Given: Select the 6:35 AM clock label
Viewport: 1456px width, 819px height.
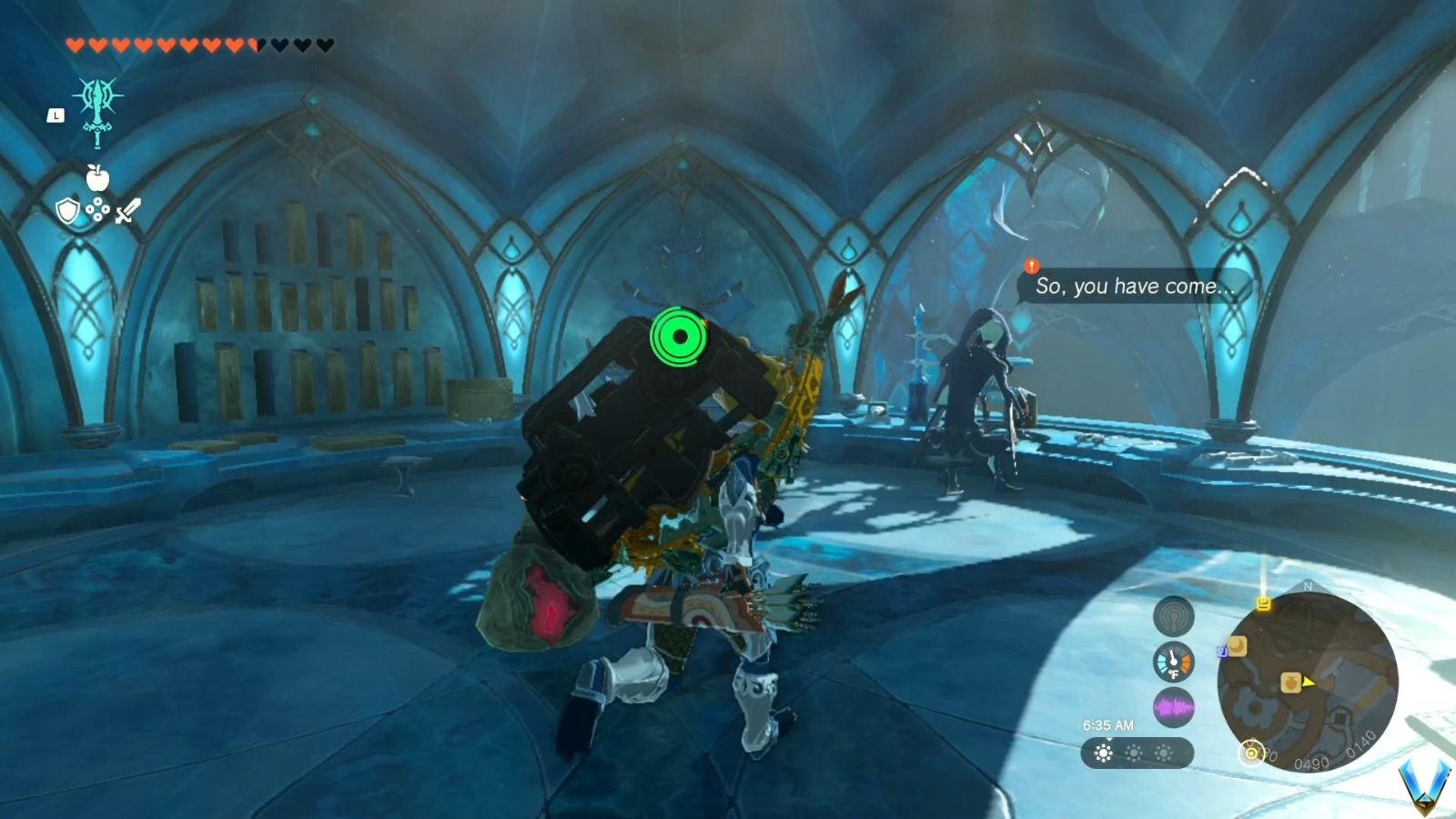Looking at the screenshot, I should click(x=1107, y=724).
